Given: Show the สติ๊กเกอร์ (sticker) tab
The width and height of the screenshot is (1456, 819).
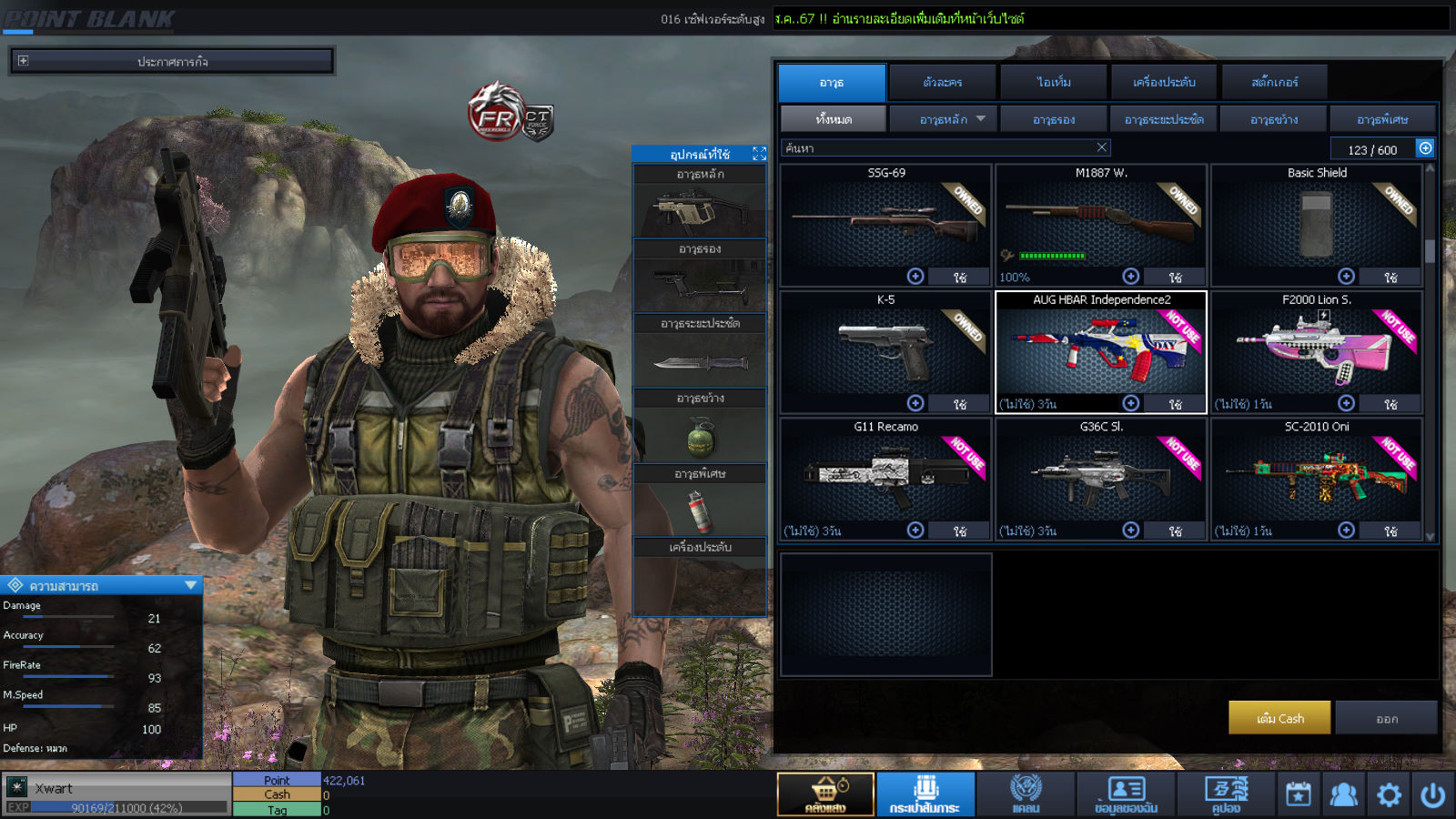Looking at the screenshot, I should tap(1274, 82).
